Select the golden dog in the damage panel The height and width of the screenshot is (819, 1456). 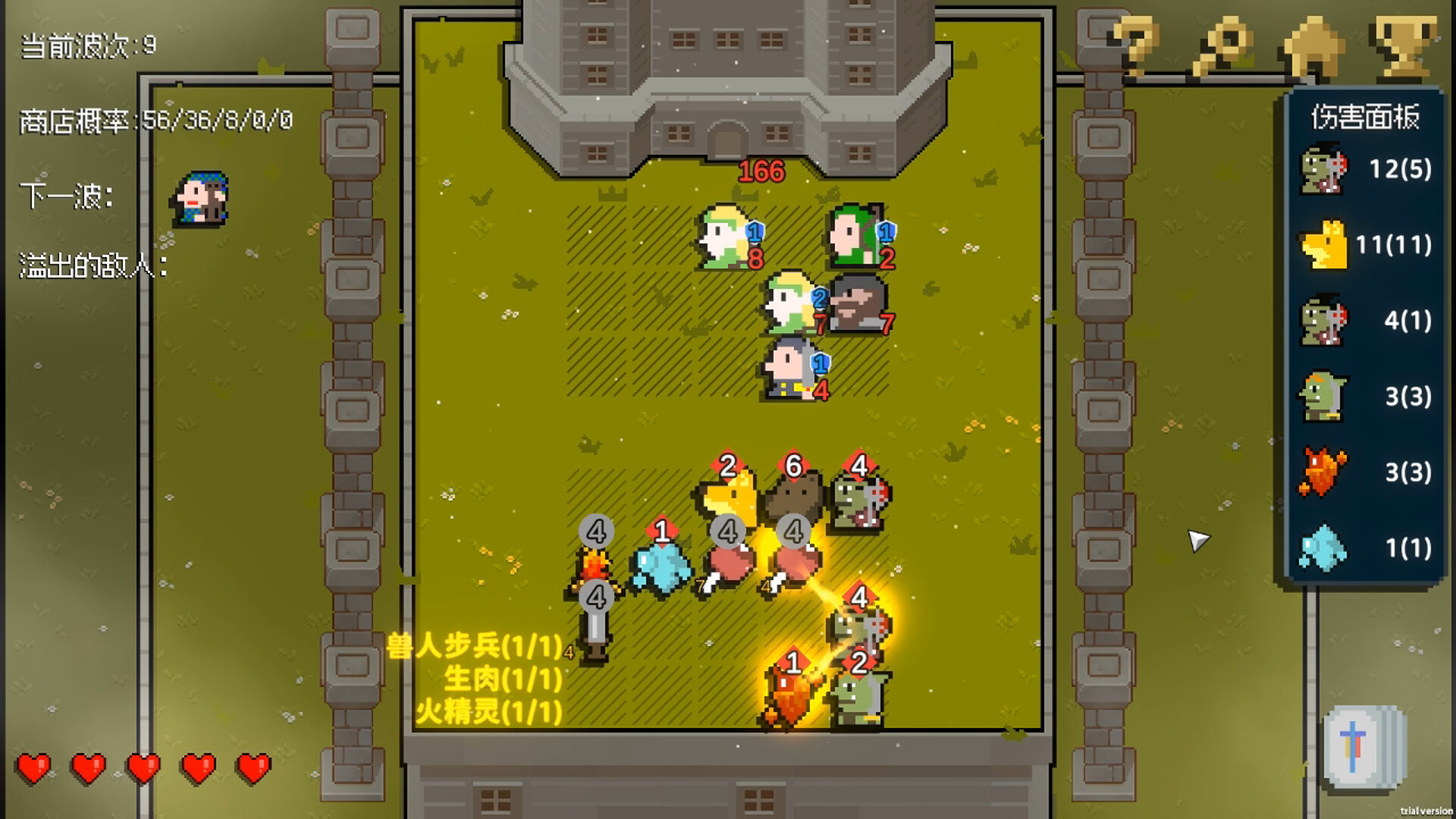point(1324,246)
